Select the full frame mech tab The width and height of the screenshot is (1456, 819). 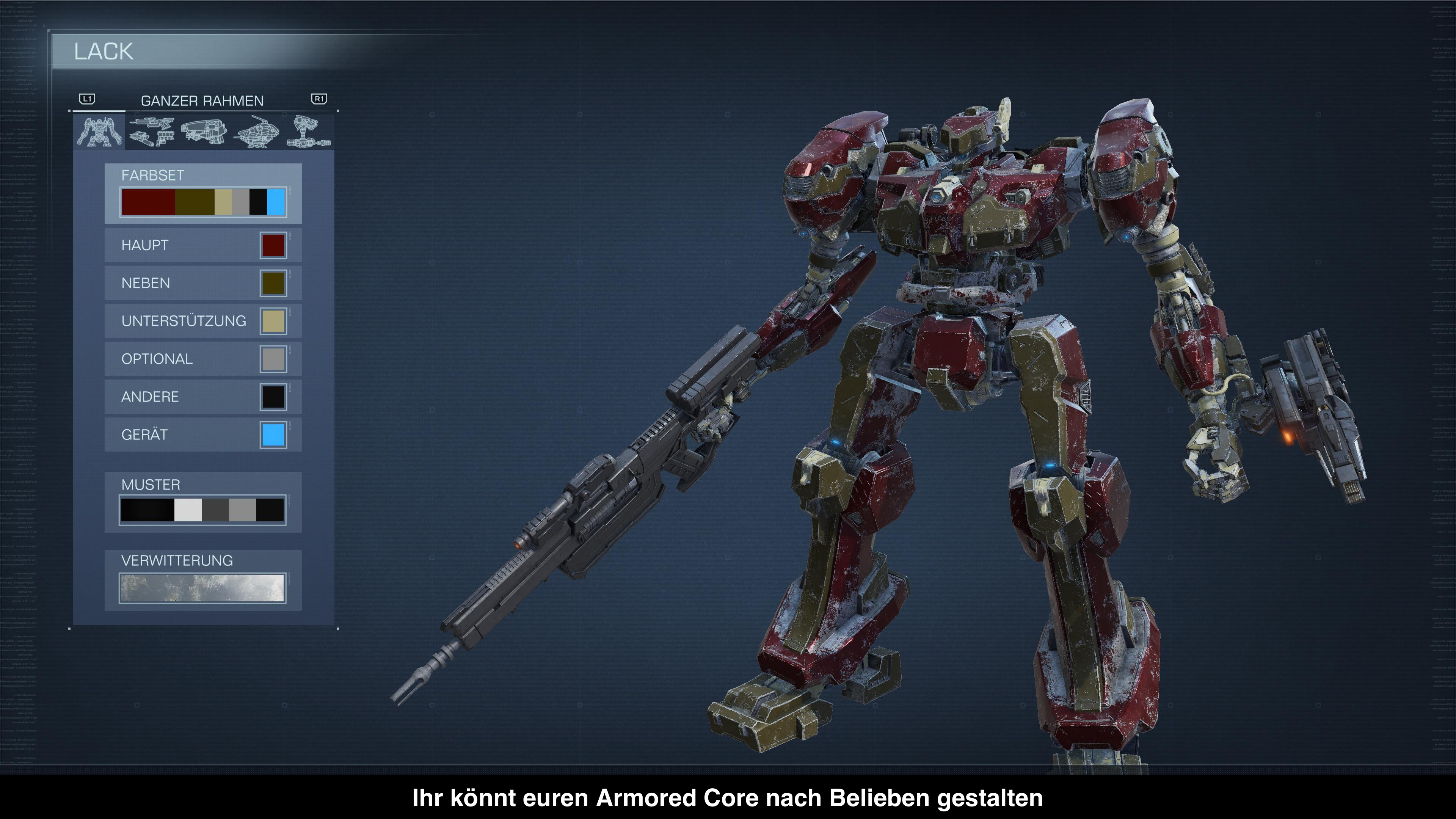pyautogui.click(x=100, y=132)
